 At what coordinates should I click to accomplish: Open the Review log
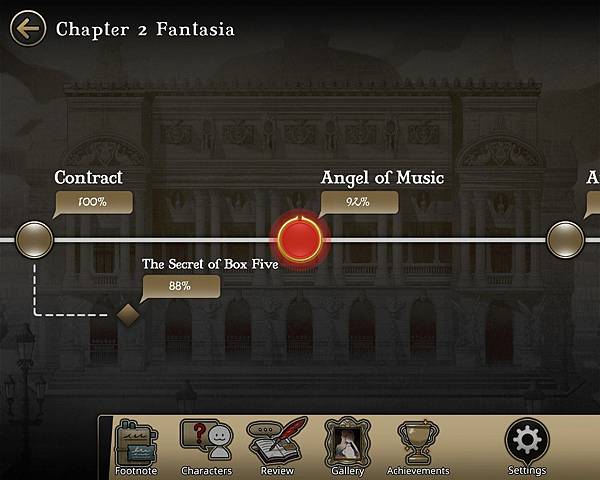pos(276,446)
